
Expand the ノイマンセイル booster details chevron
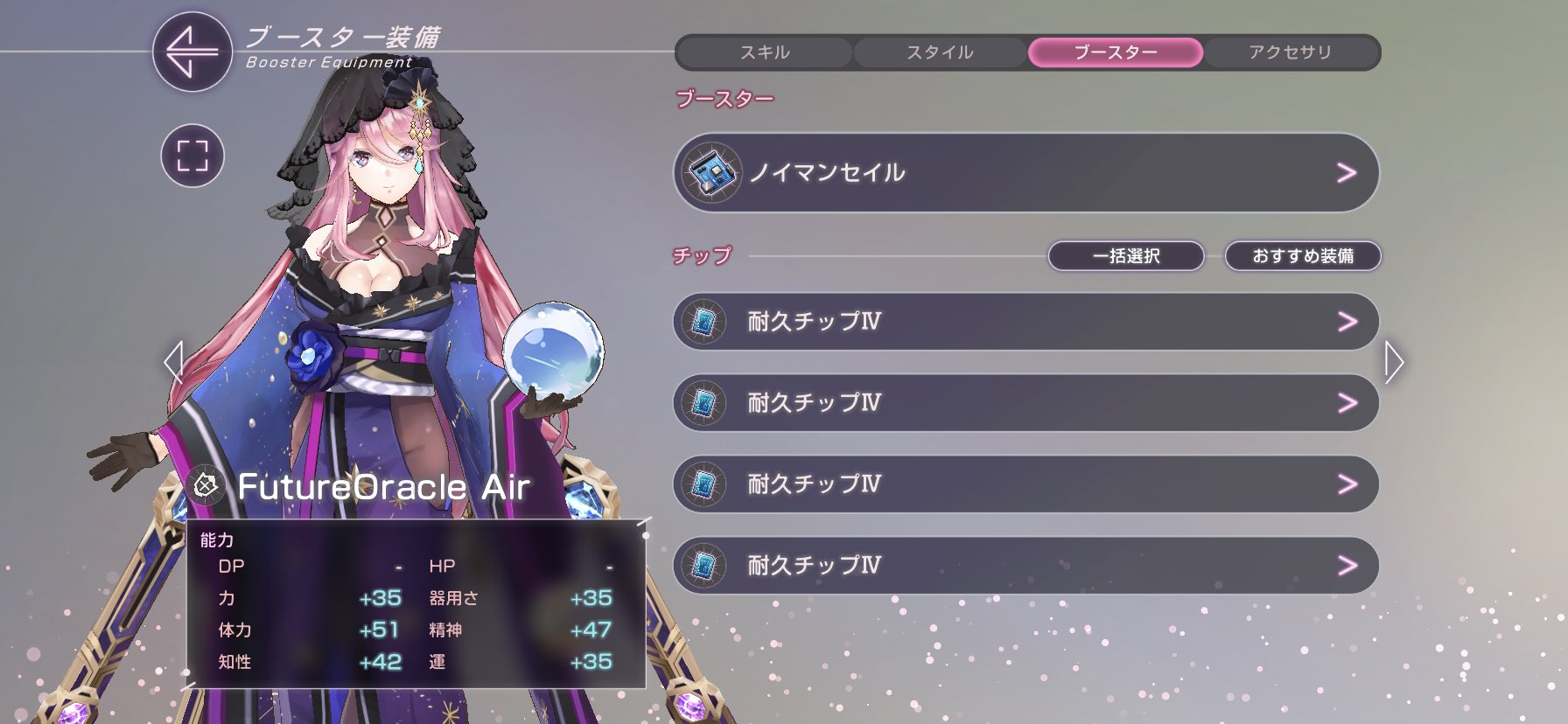(x=1347, y=173)
